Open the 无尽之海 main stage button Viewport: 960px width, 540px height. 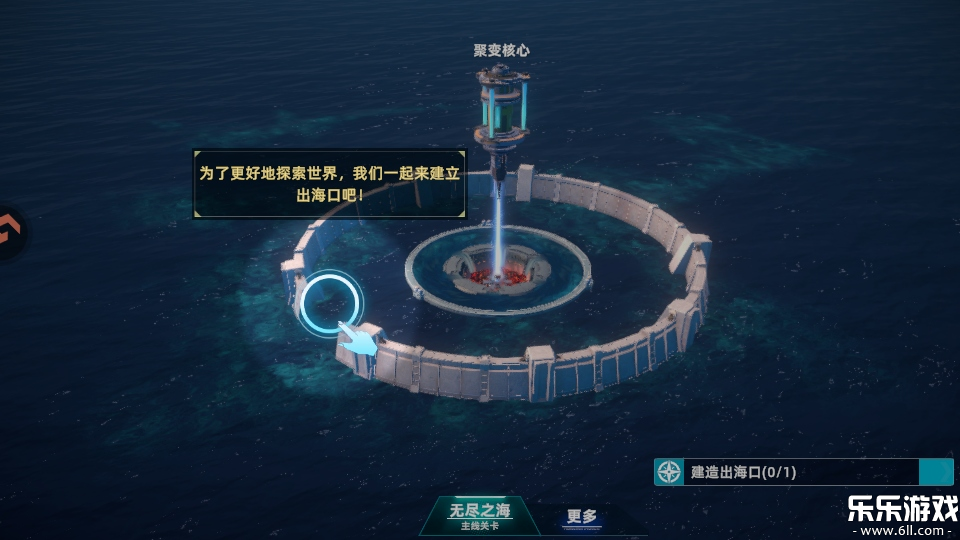477,514
